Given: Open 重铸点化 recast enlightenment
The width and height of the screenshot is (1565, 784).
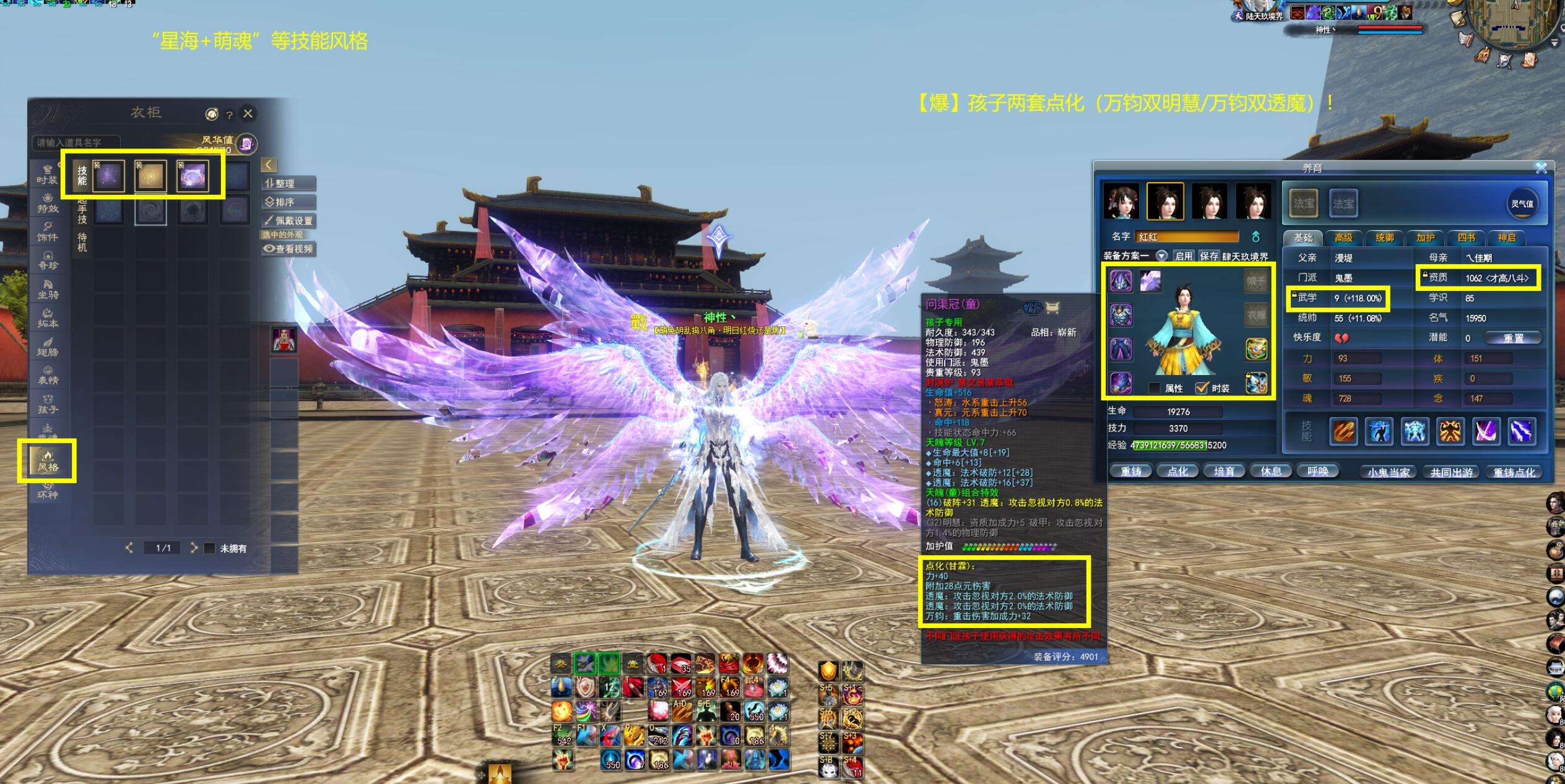Looking at the screenshot, I should (x=1514, y=472).
